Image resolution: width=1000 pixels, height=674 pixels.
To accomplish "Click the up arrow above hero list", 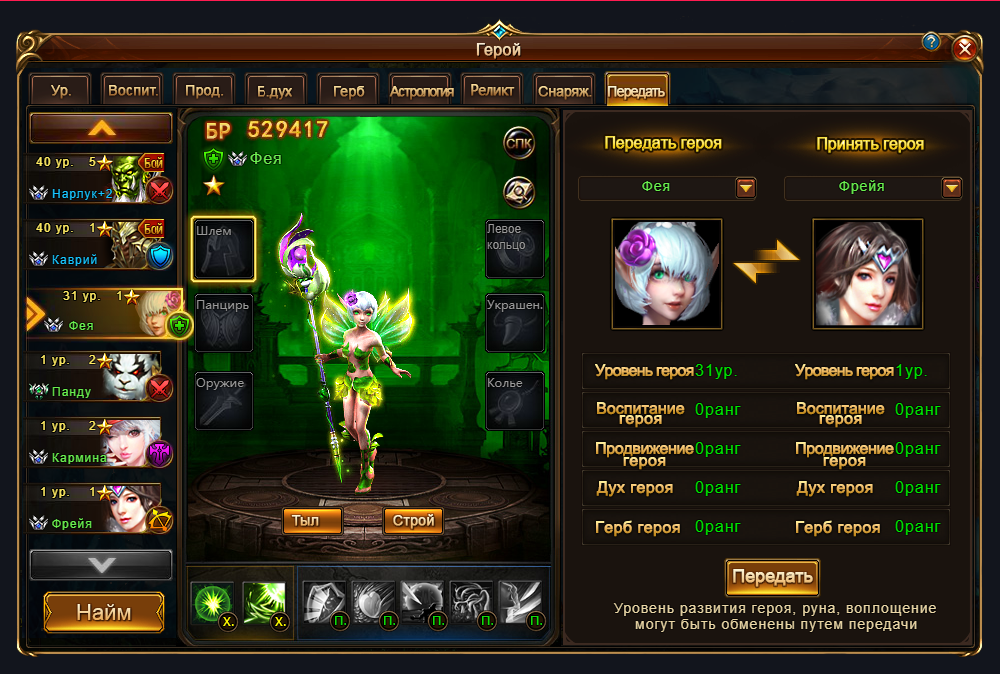I will click(101, 128).
